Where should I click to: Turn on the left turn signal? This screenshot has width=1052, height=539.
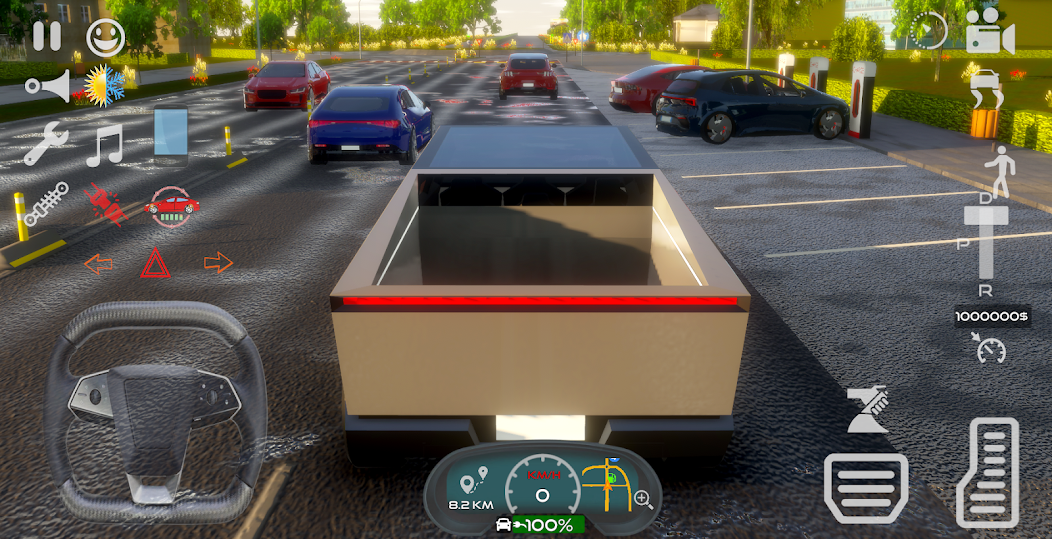[98, 264]
